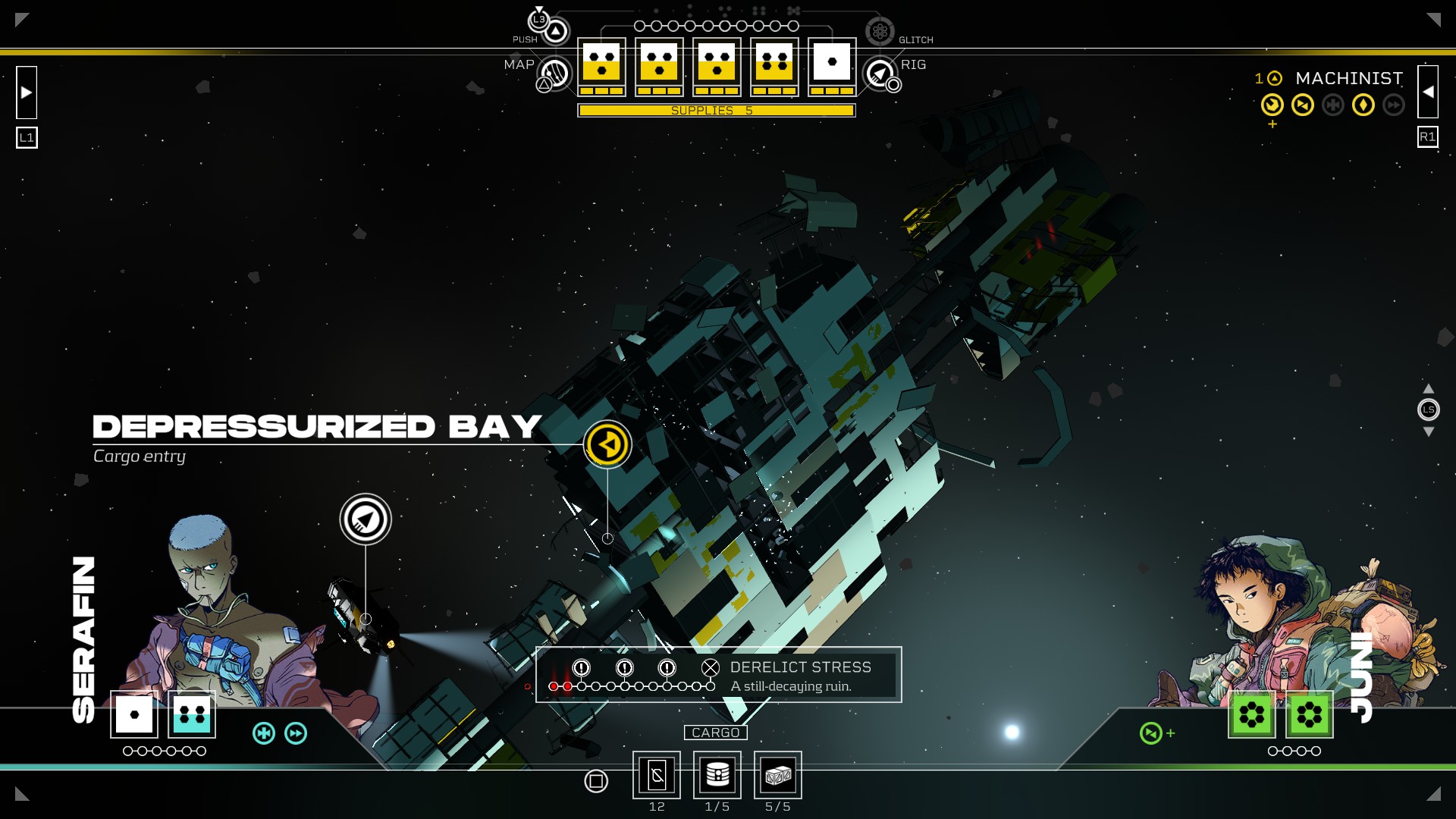Select the cargo fuel cylinder showing 1/5
The width and height of the screenshot is (1456, 819).
[x=717, y=775]
